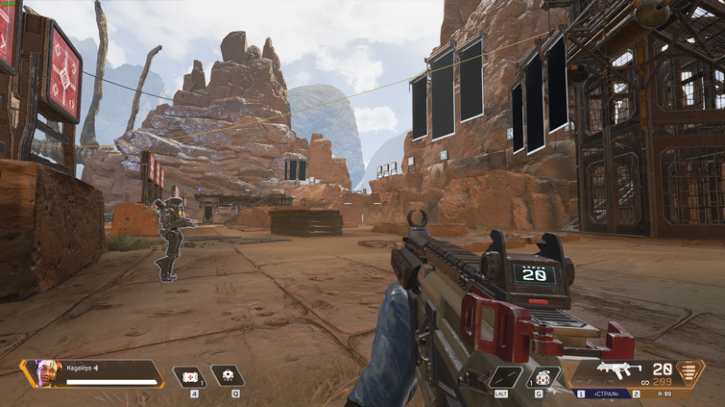Screen dimensions: 725x407
Task: Choose the melee weapon slot
Action: point(503,377)
